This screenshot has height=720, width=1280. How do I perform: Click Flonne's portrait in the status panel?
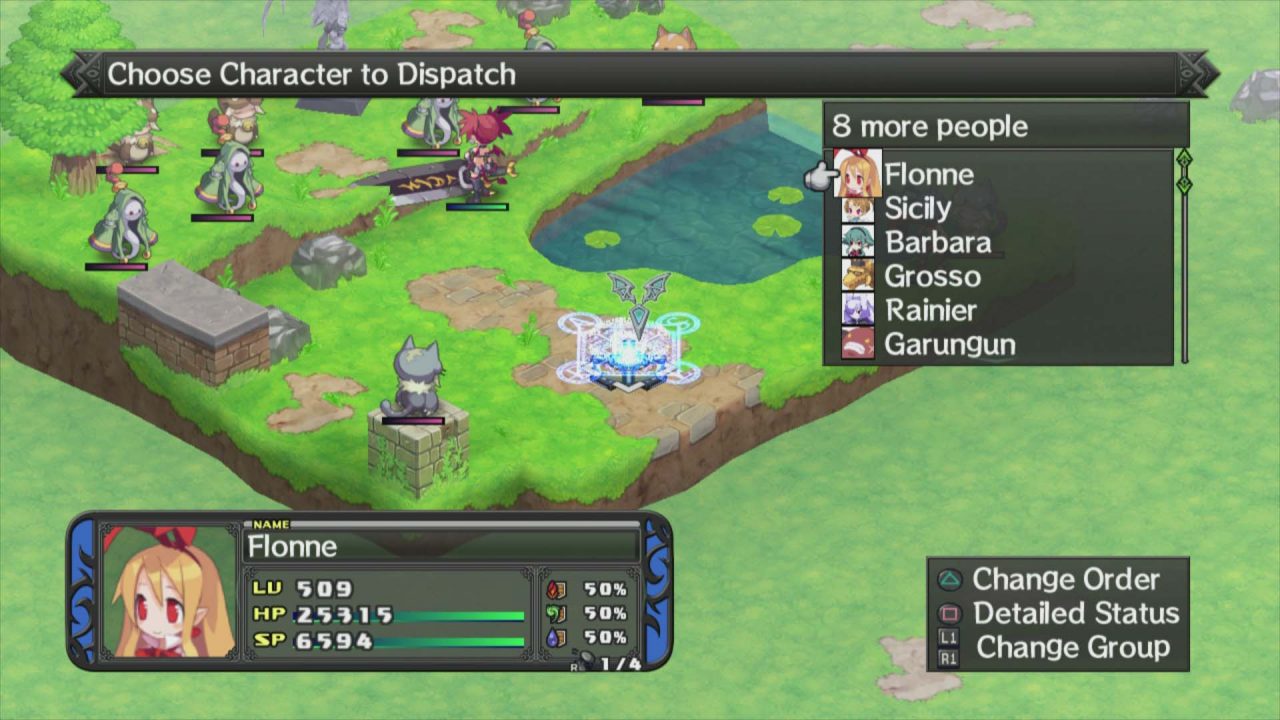click(170, 592)
